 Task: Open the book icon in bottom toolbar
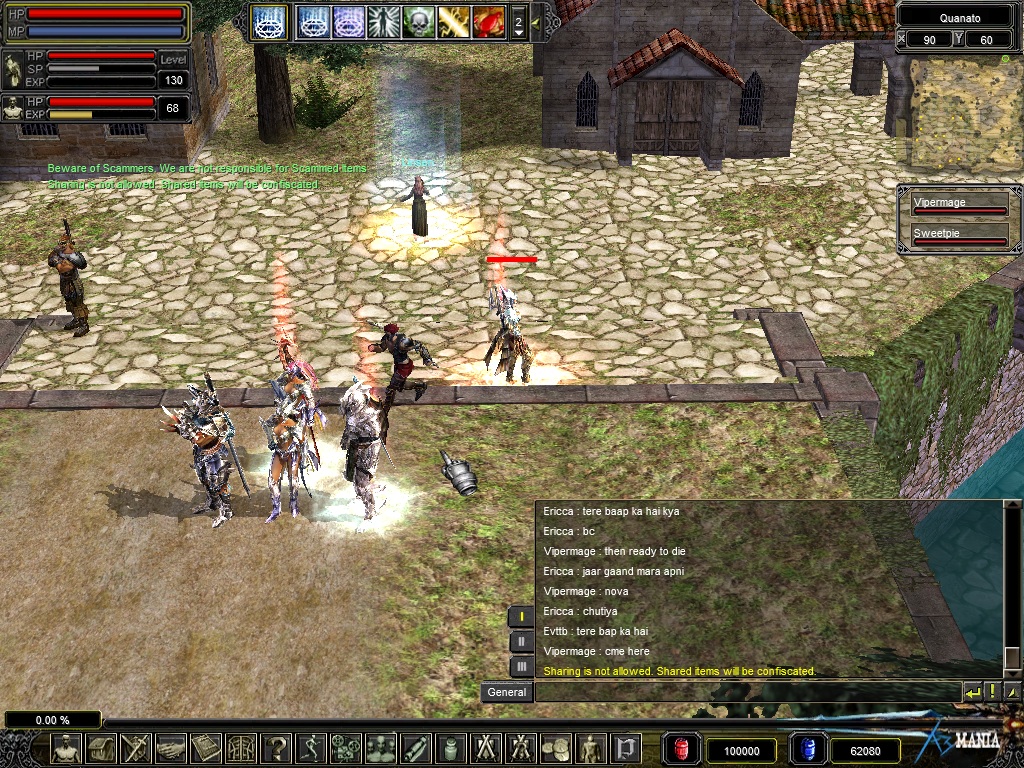[x=206, y=748]
